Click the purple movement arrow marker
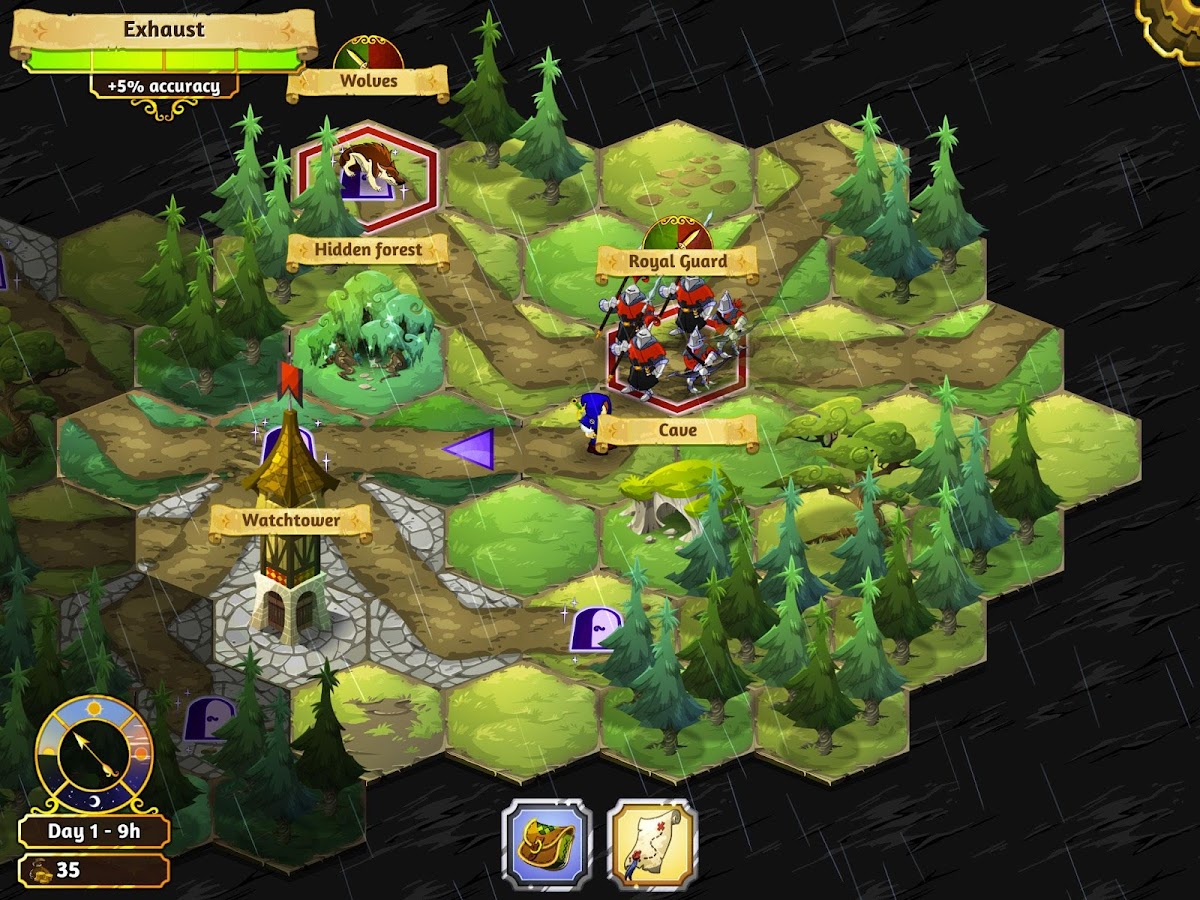The width and height of the screenshot is (1200, 900). [470, 449]
